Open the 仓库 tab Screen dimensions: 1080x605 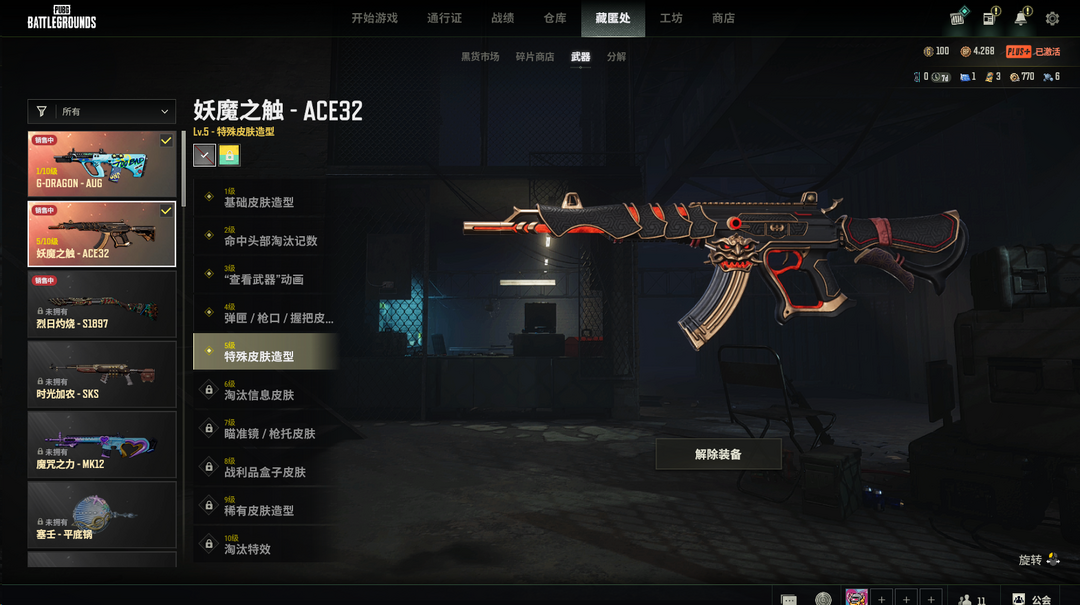[x=555, y=18]
